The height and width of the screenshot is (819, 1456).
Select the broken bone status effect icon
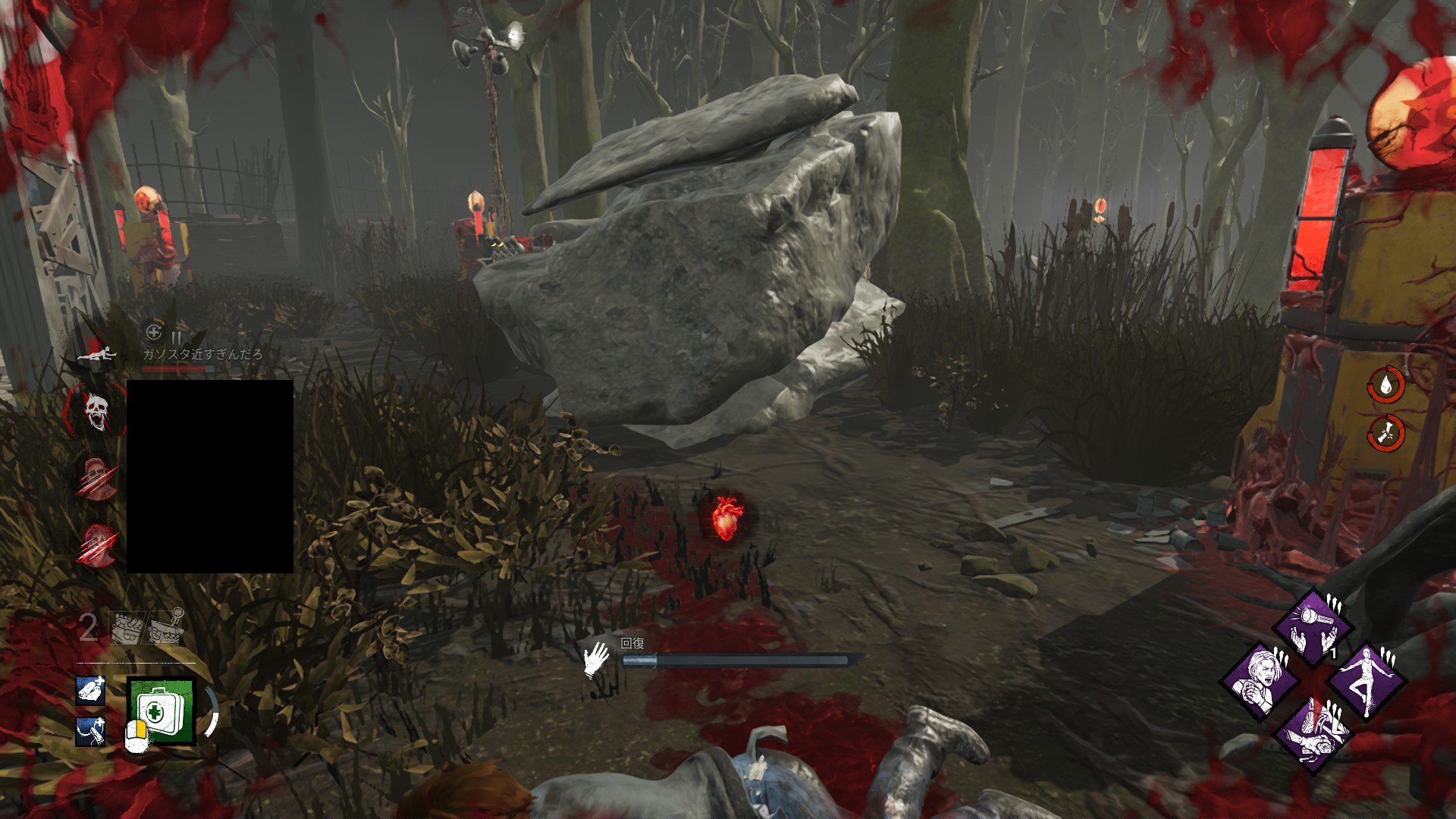(x=1385, y=433)
